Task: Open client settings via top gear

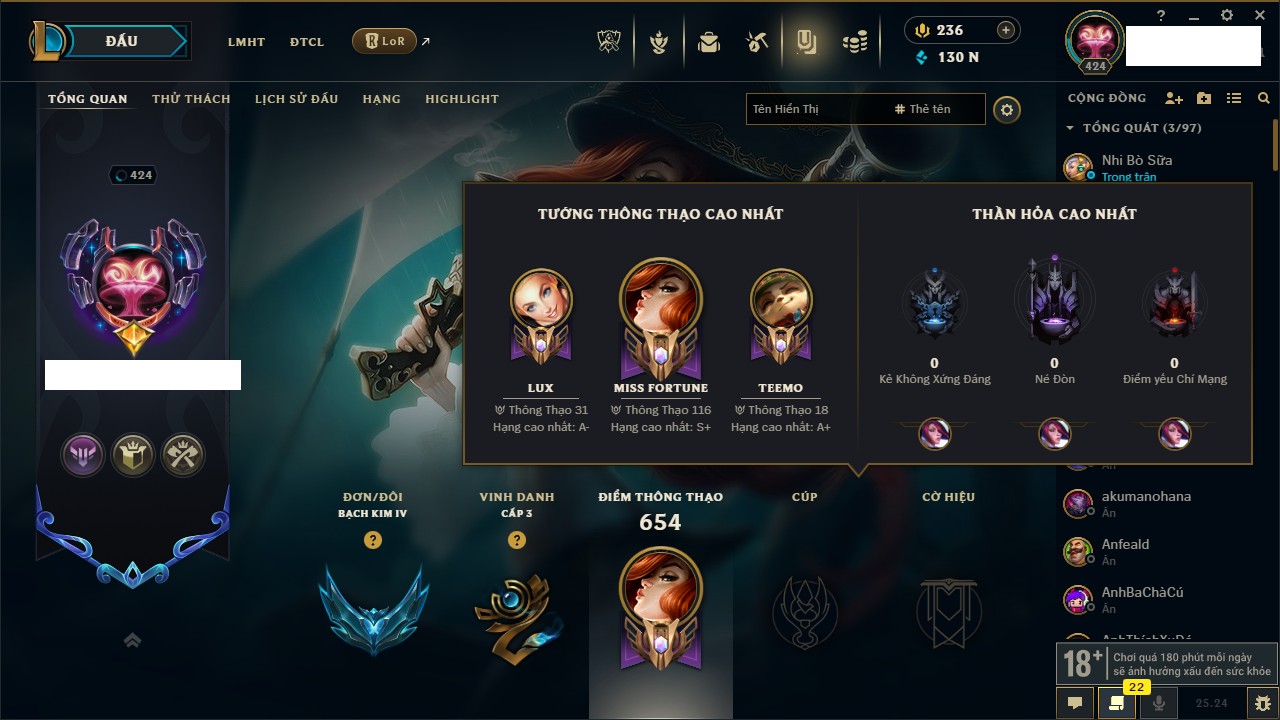Action: pyautogui.click(x=1227, y=15)
